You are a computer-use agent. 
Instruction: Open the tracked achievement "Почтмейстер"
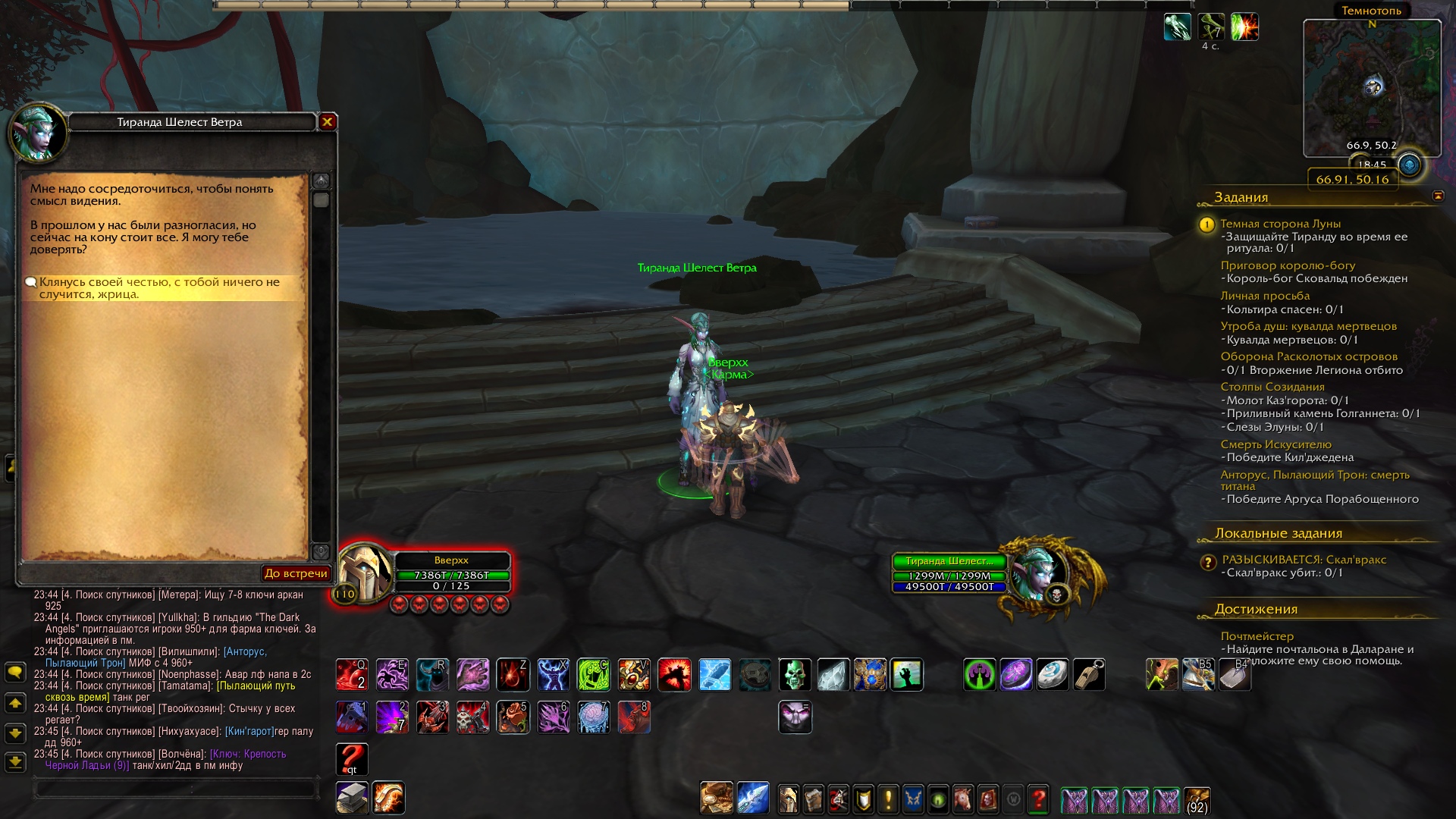coord(1257,636)
